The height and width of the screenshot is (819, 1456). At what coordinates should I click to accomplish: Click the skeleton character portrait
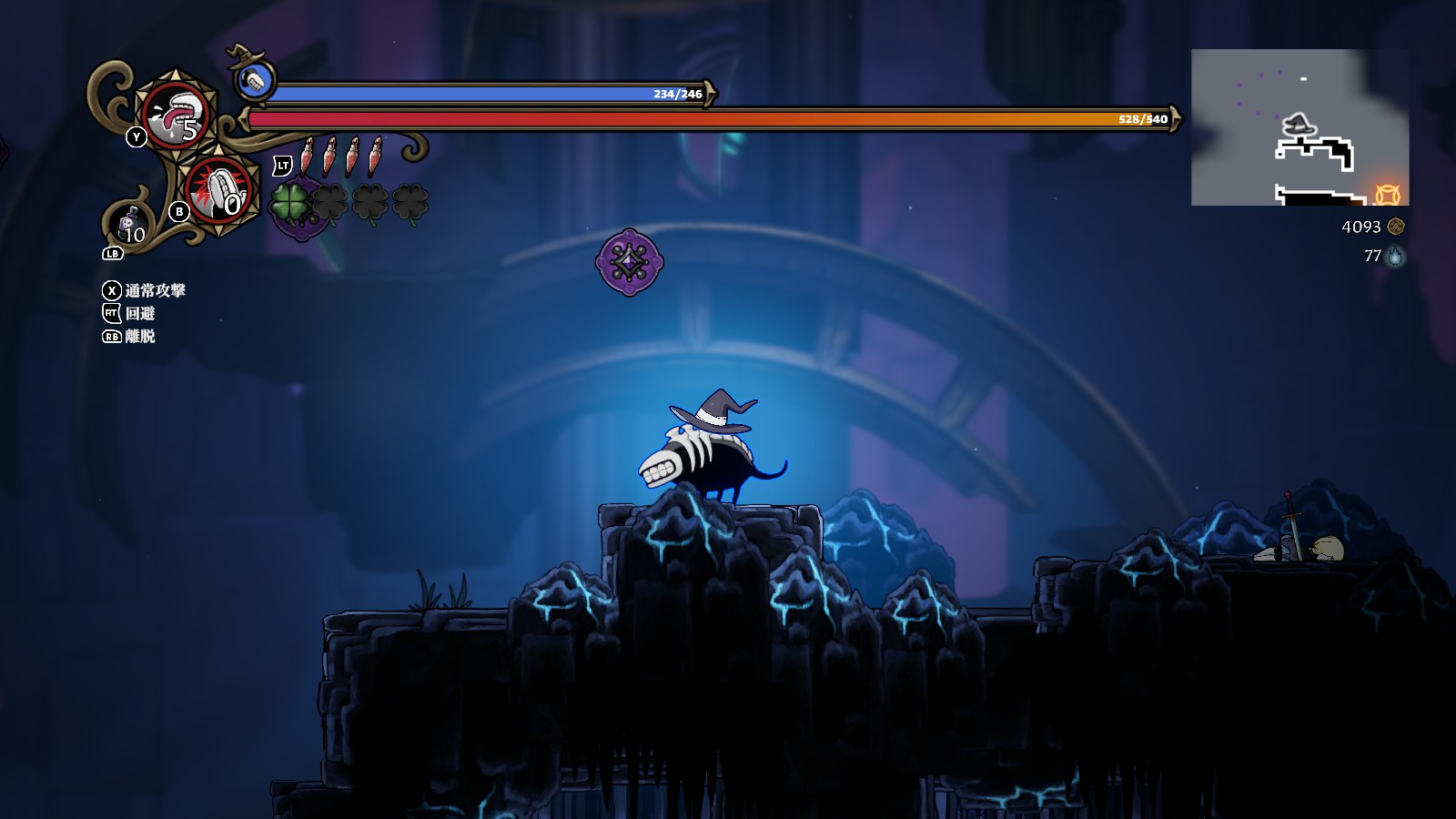(x=255, y=81)
